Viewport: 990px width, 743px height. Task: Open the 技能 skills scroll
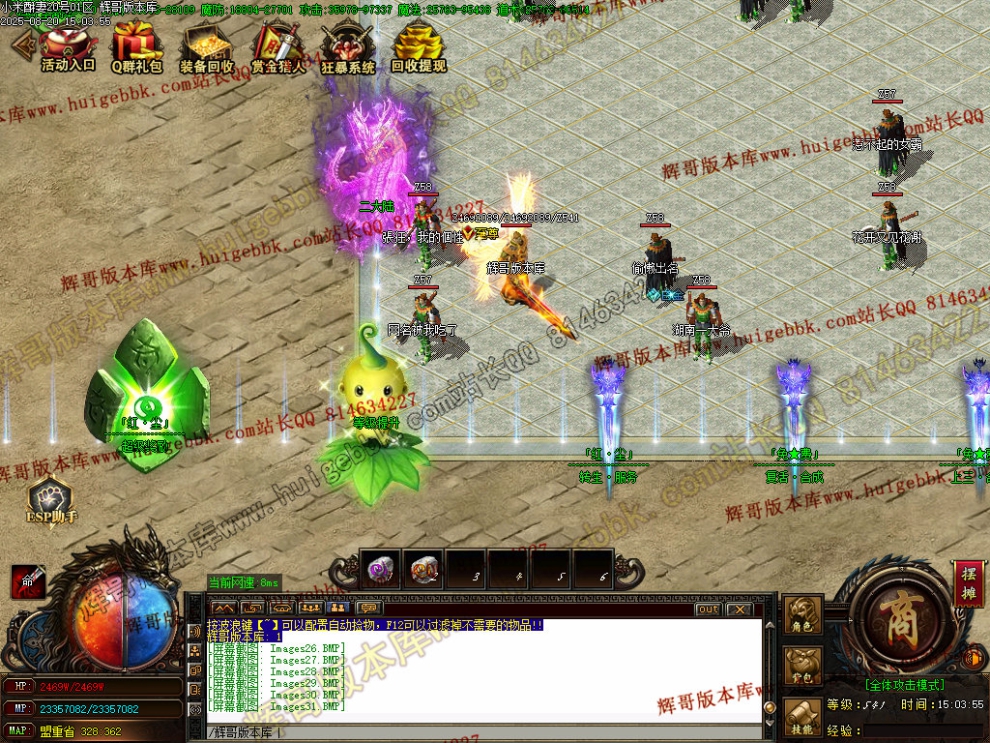[x=803, y=715]
